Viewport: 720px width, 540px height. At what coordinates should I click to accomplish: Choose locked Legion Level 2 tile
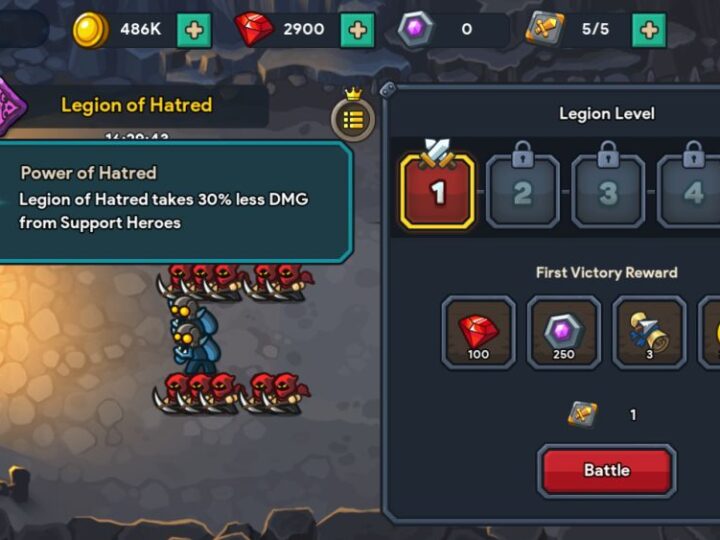click(x=522, y=190)
